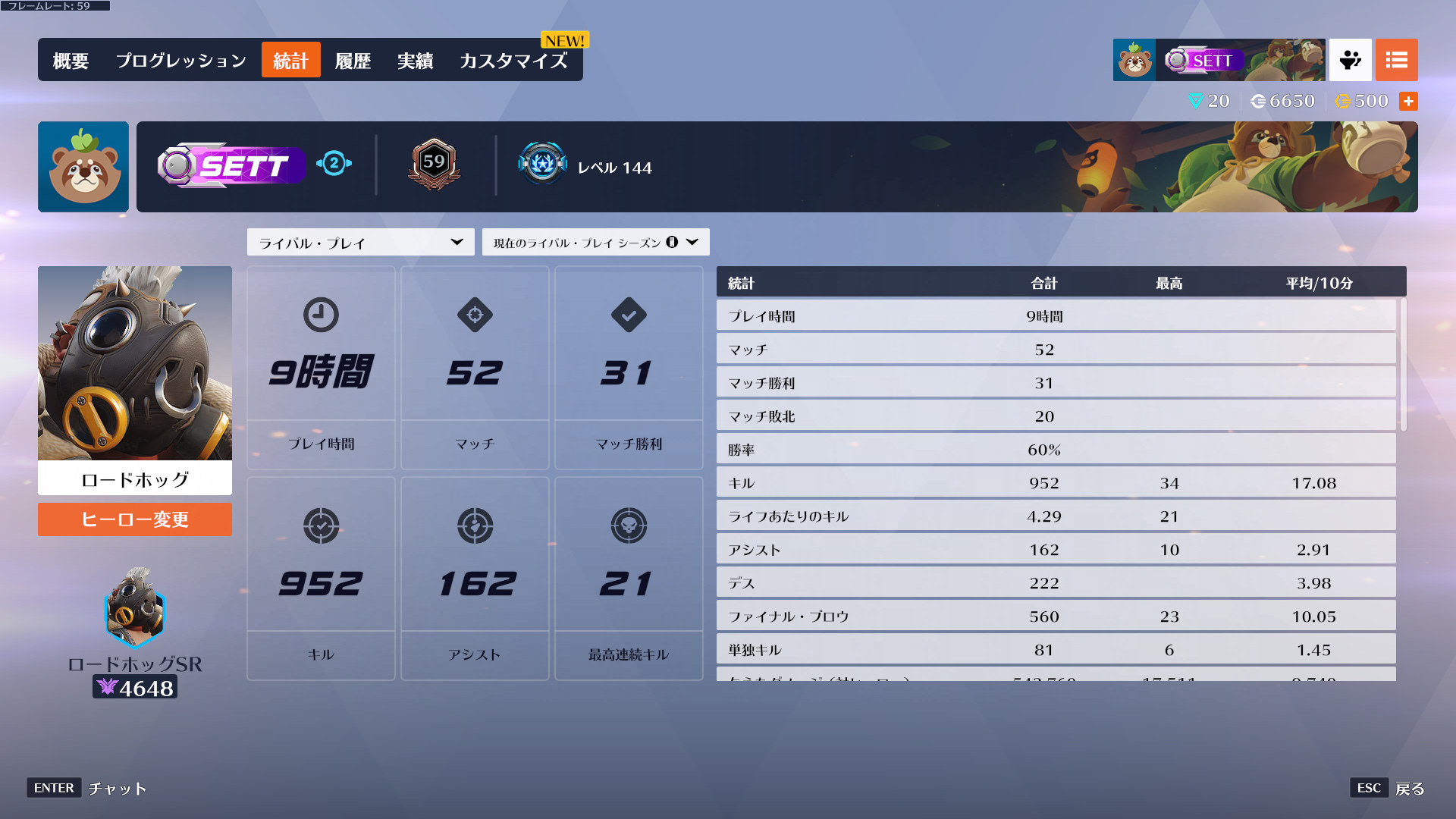Click the 平均/10分 column header
The image size is (1456, 819).
point(1319,283)
